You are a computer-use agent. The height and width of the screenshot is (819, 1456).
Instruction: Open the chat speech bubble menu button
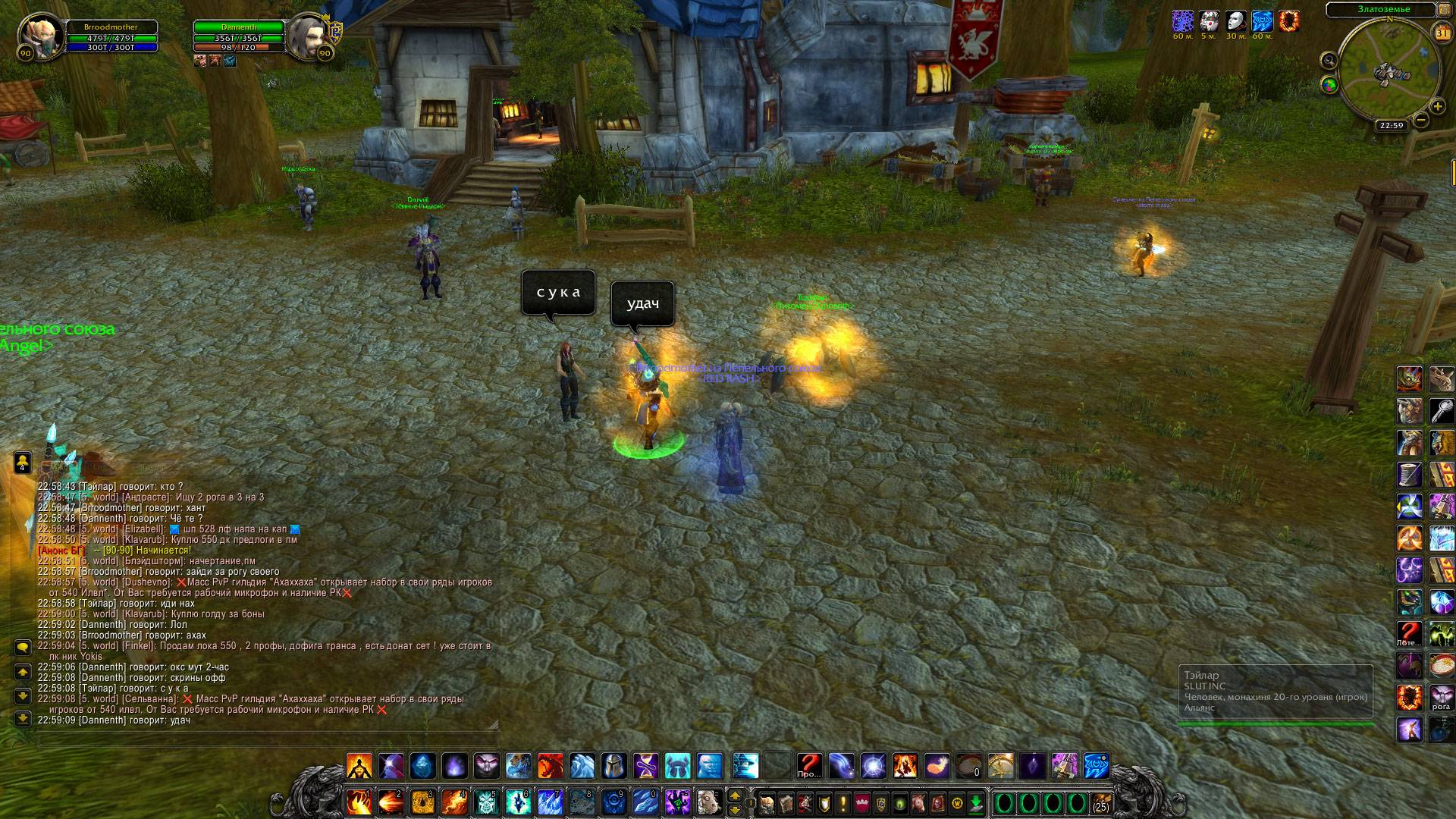click(23, 647)
